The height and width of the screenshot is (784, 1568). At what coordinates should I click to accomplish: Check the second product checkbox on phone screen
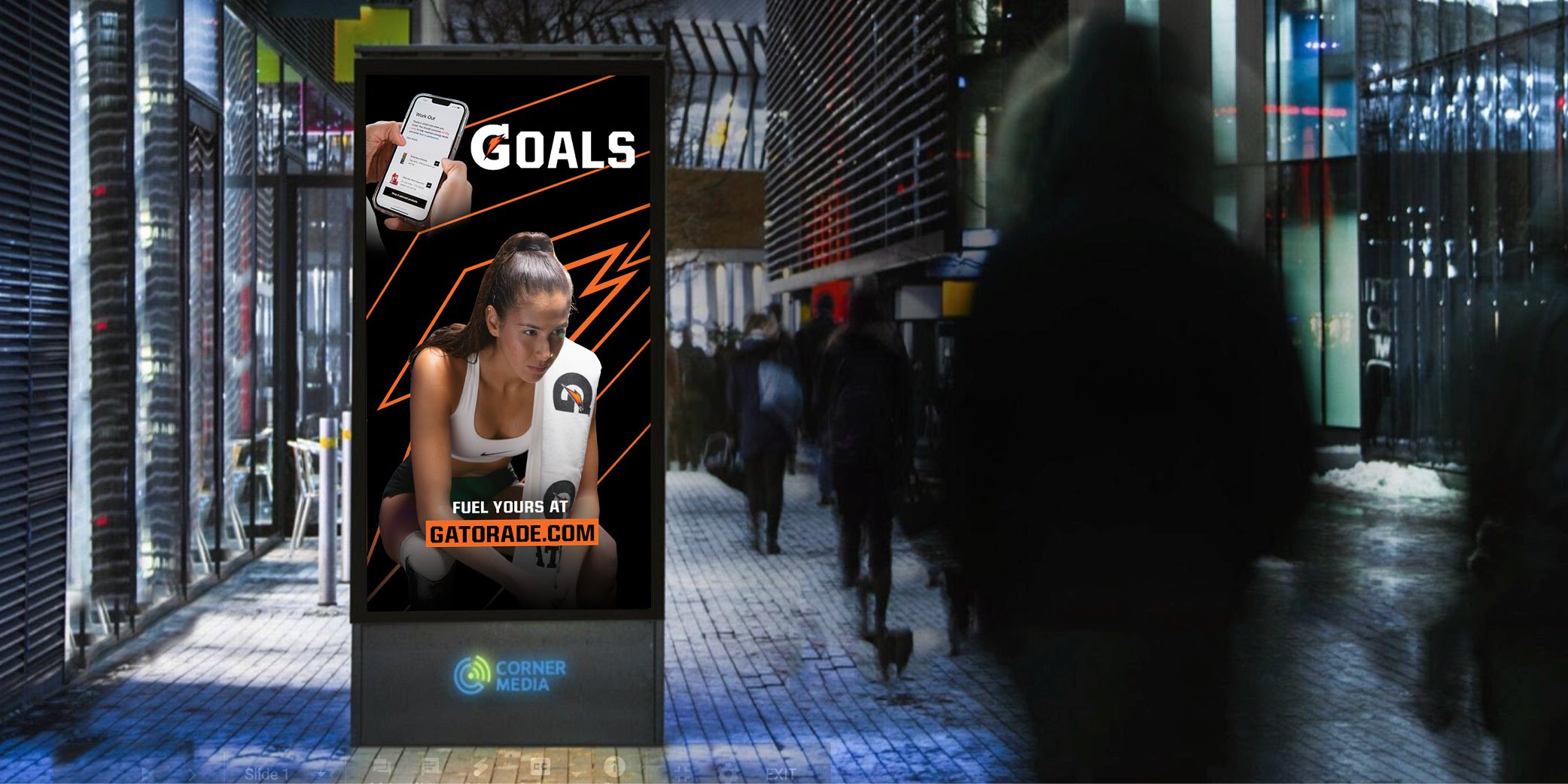click(x=428, y=185)
